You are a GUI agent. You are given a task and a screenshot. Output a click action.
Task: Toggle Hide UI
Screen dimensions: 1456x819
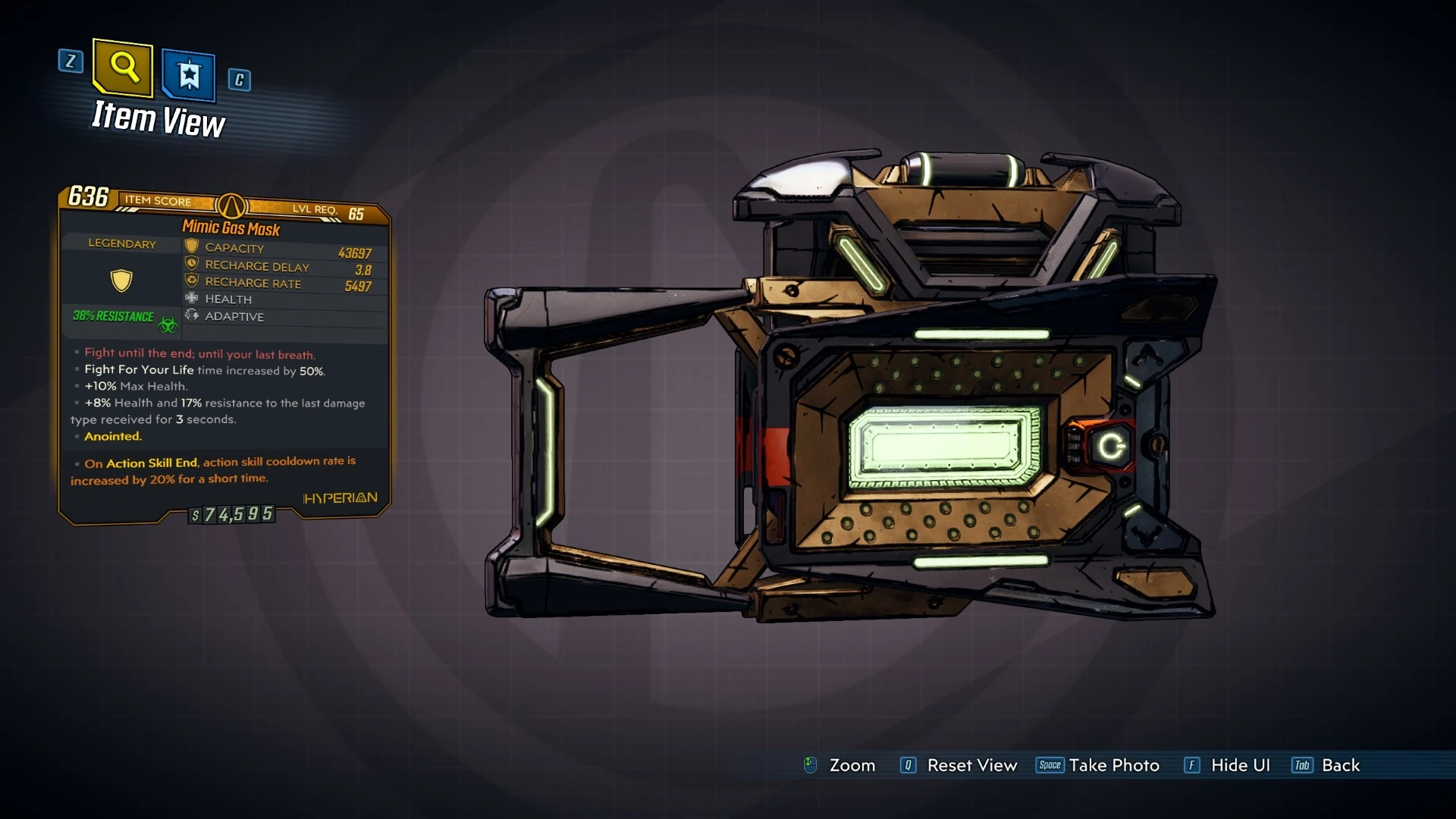click(x=1239, y=765)
